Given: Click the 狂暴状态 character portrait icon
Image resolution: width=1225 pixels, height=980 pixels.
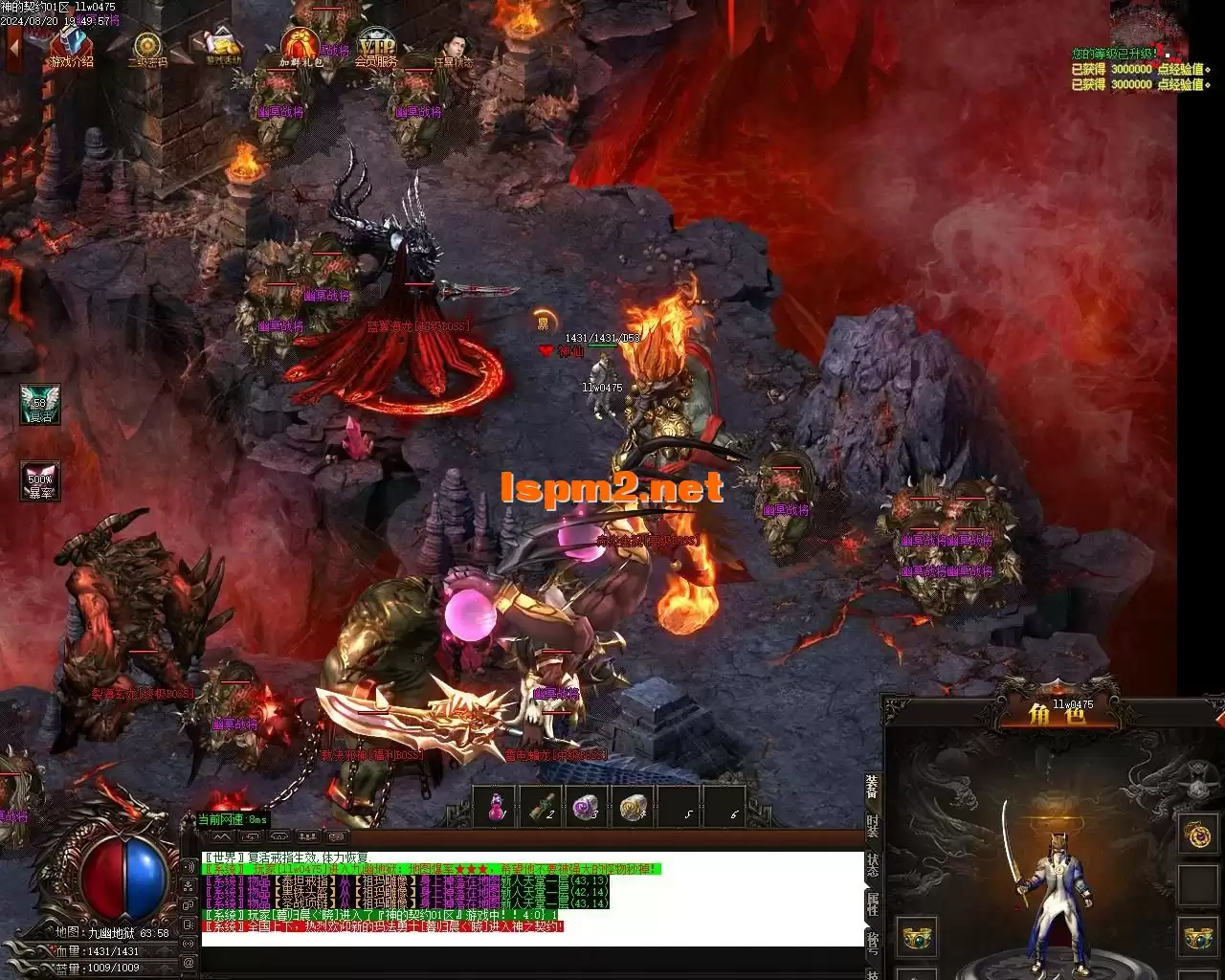Looking at the screenshot, I should tap(453, 48).
